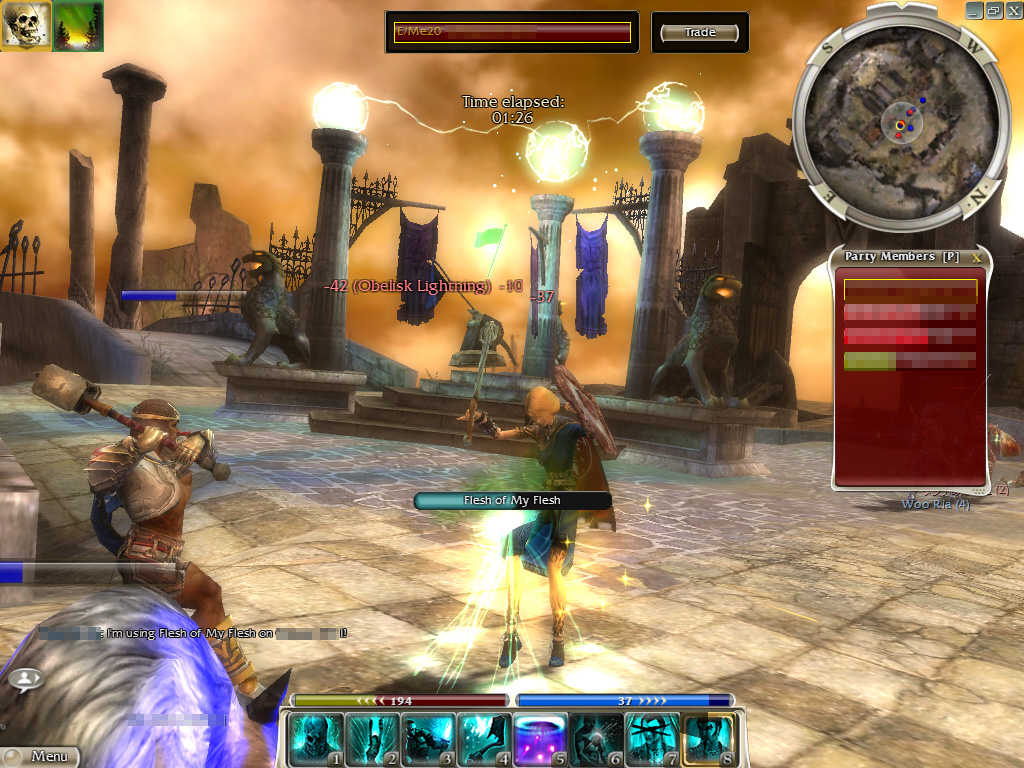Cast the purple portal skill in slot 5
This screenshot has width=1024, height=768.
pyautogui.click(x=541, y=739)
